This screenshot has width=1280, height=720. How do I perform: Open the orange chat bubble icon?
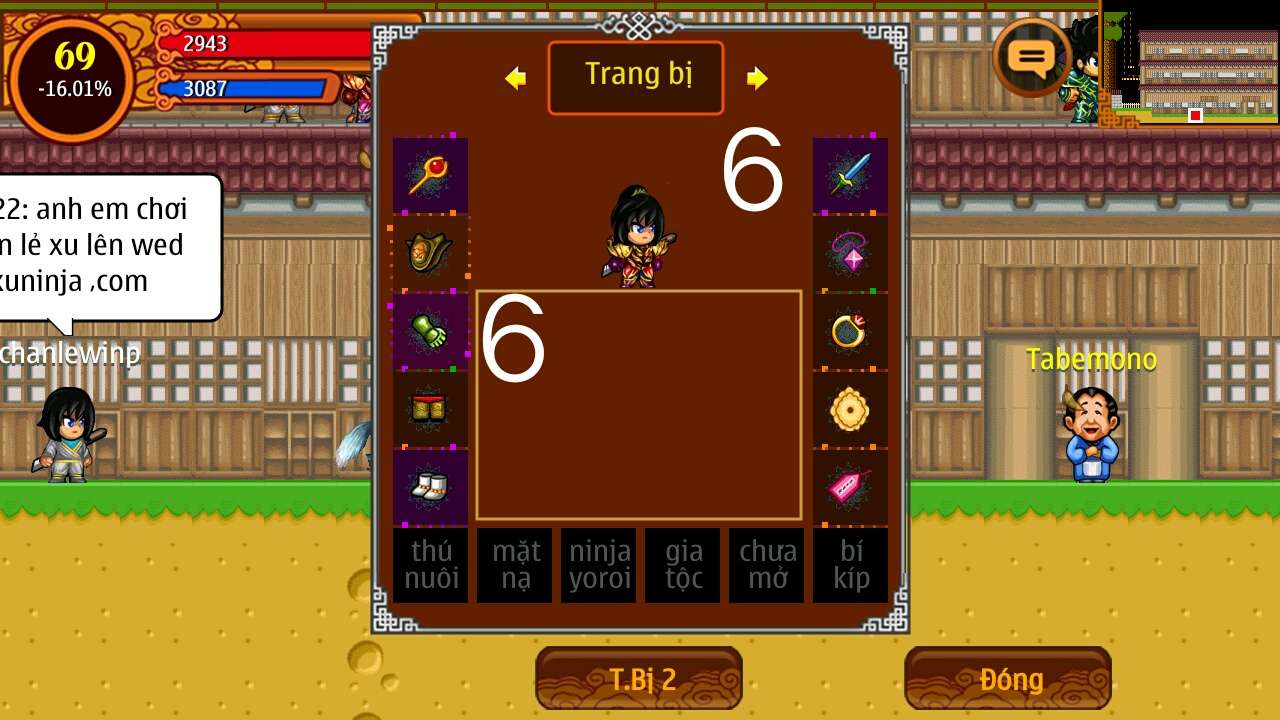click(1032, 57)
